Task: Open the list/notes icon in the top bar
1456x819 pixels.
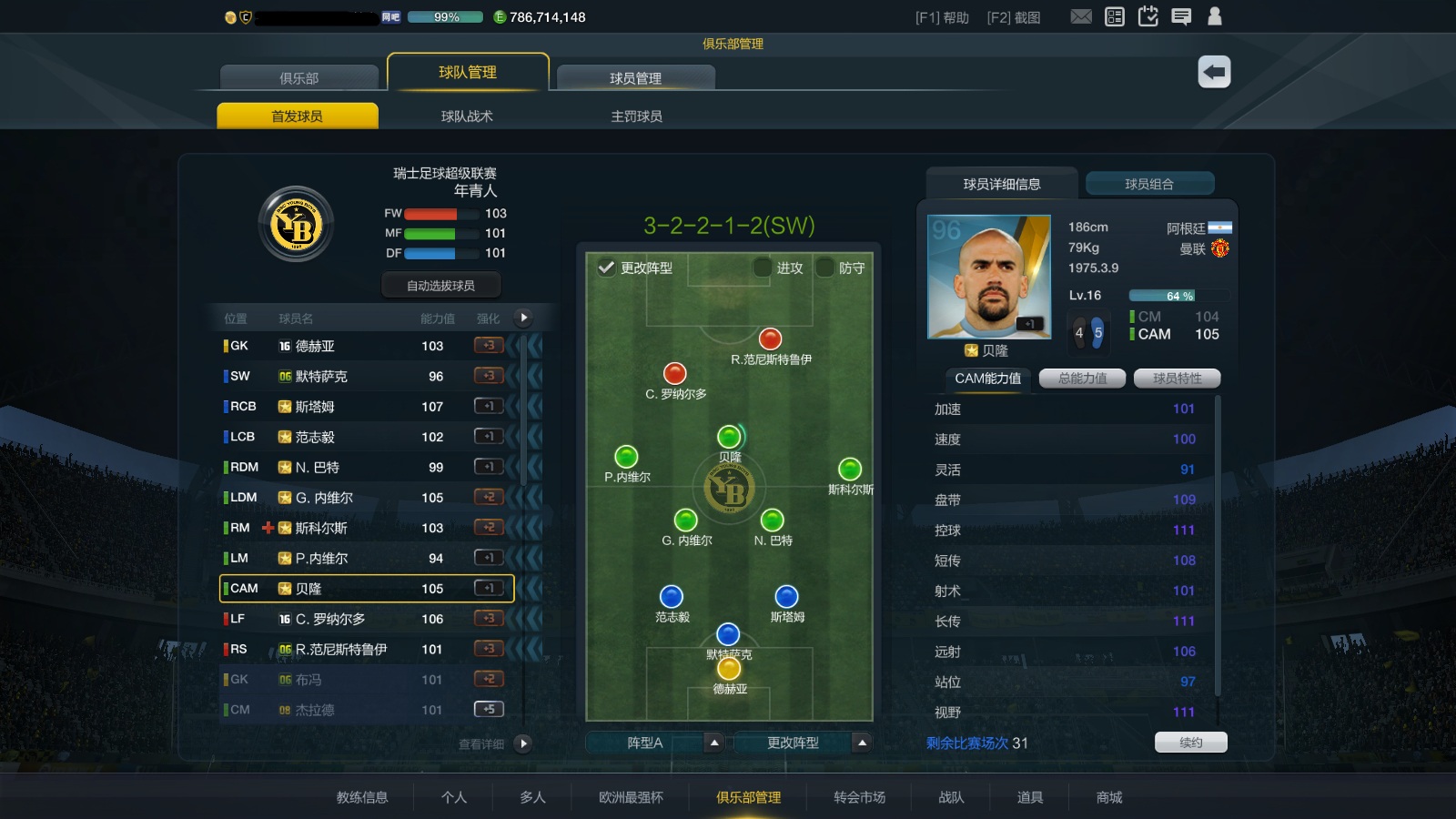Action: (1115, 15)
